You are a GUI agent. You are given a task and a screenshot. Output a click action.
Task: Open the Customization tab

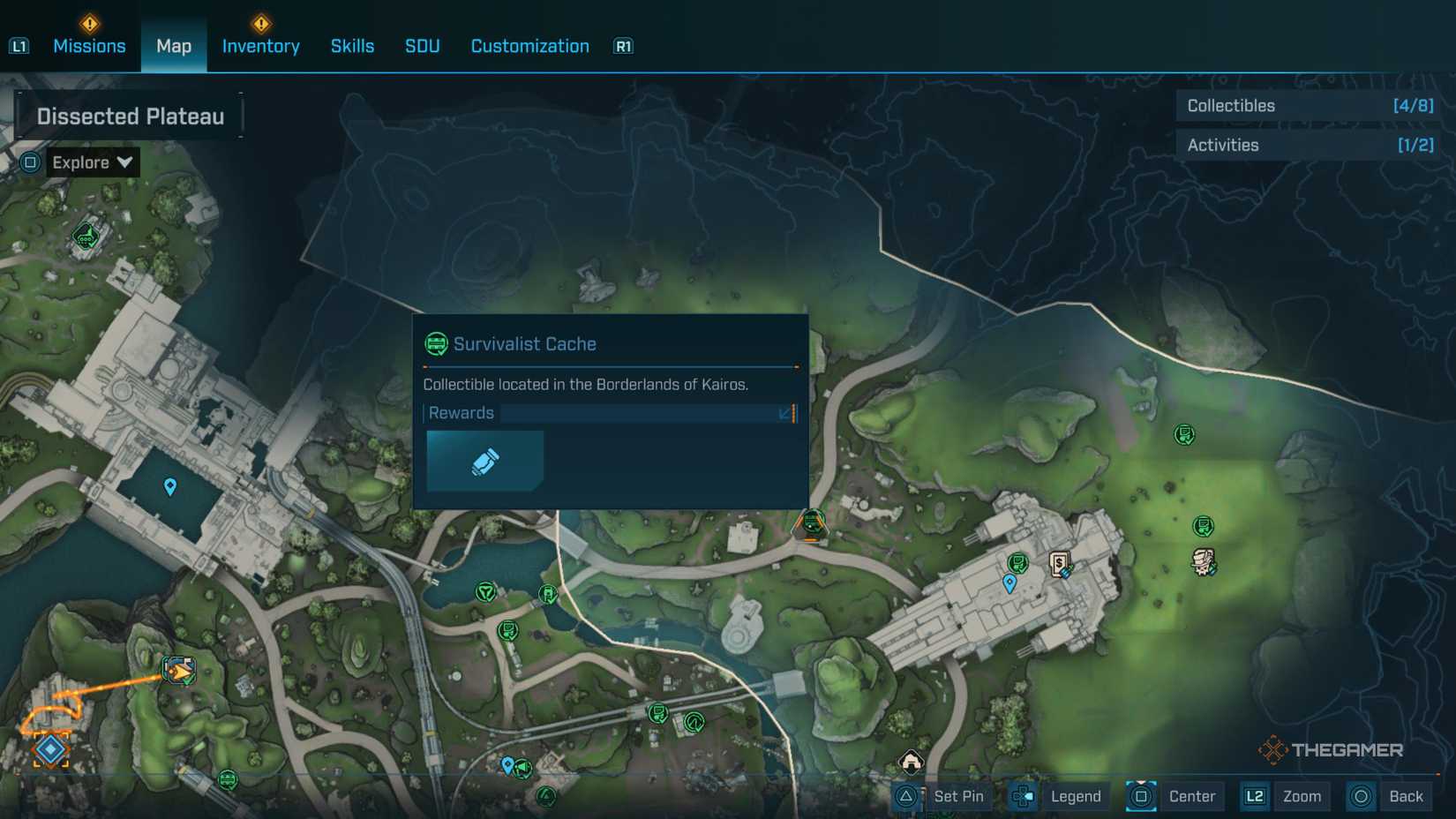[x=529, y=46]
